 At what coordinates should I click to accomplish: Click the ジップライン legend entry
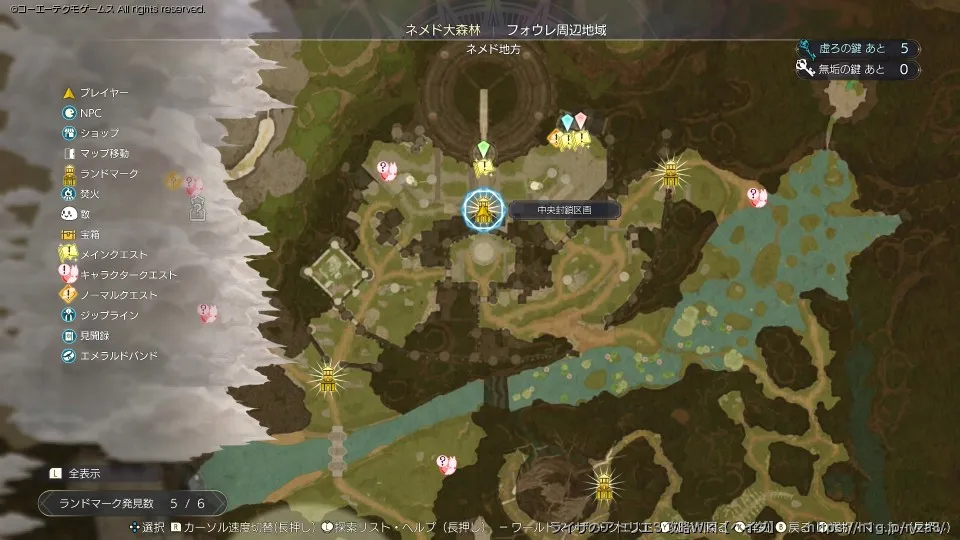click(108, 315)
